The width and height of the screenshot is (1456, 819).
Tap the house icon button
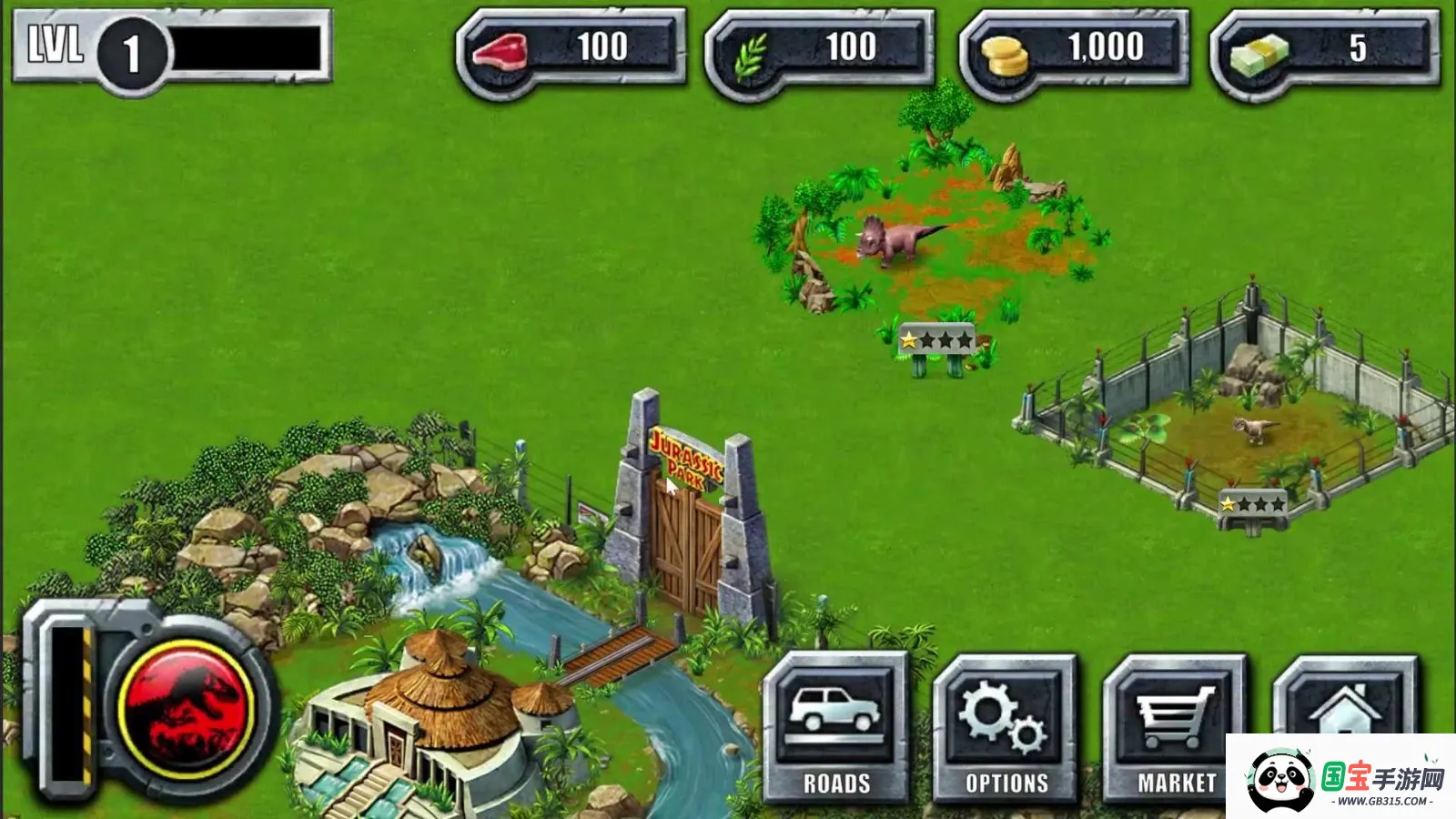(x=1345, y=701)
